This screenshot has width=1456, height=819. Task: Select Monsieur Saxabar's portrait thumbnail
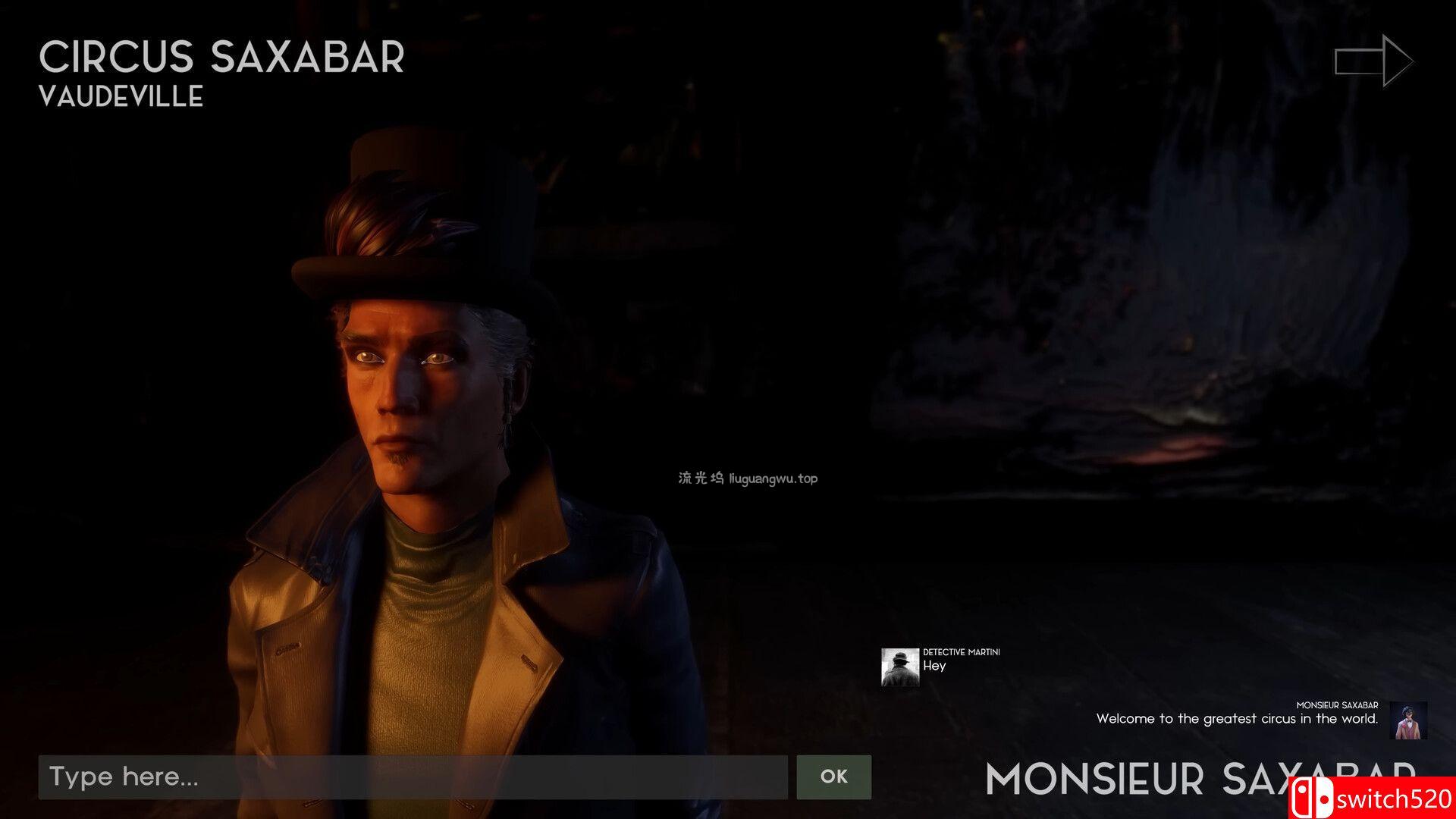click(1409, 720)
